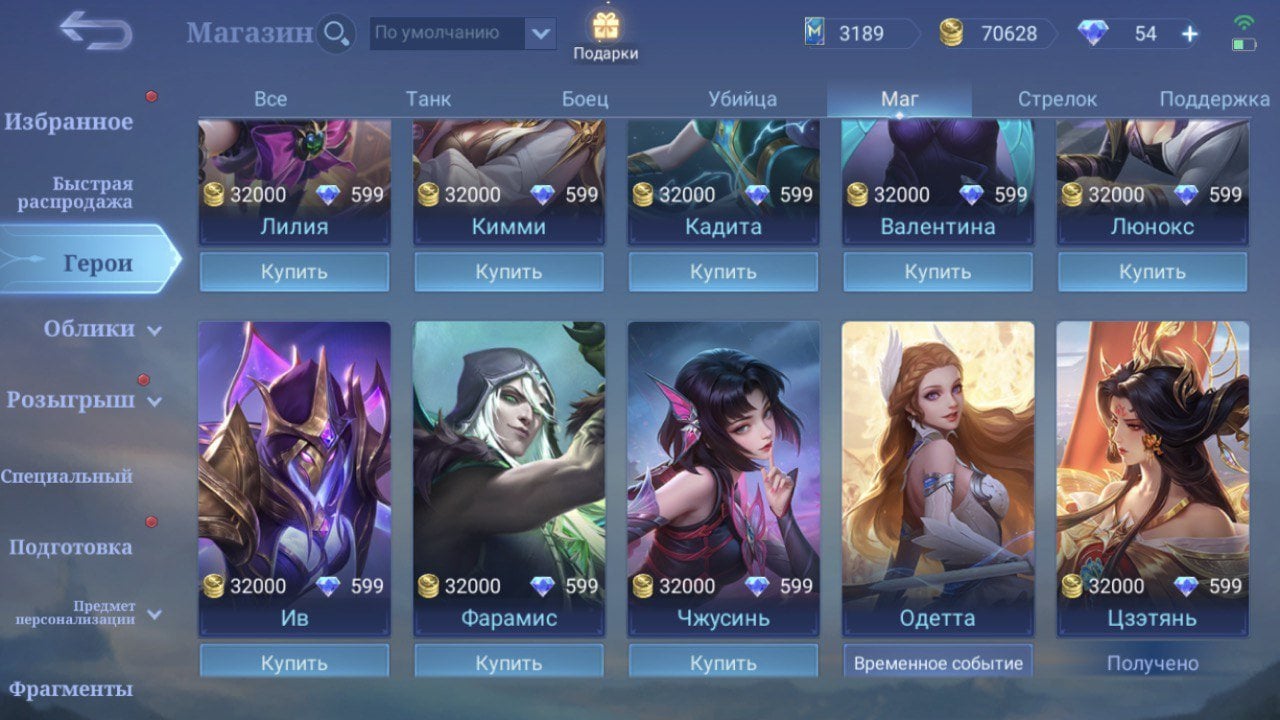Switch to the Стрелок tab

[1057, 99]
